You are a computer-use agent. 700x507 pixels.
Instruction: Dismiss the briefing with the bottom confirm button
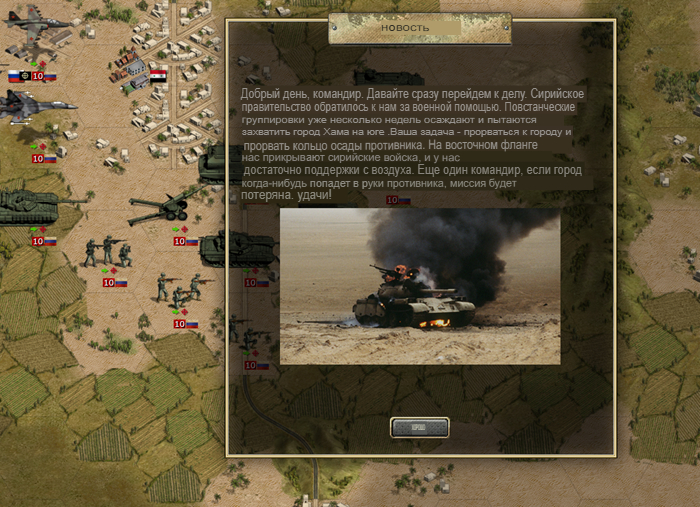tap(419, 428)
